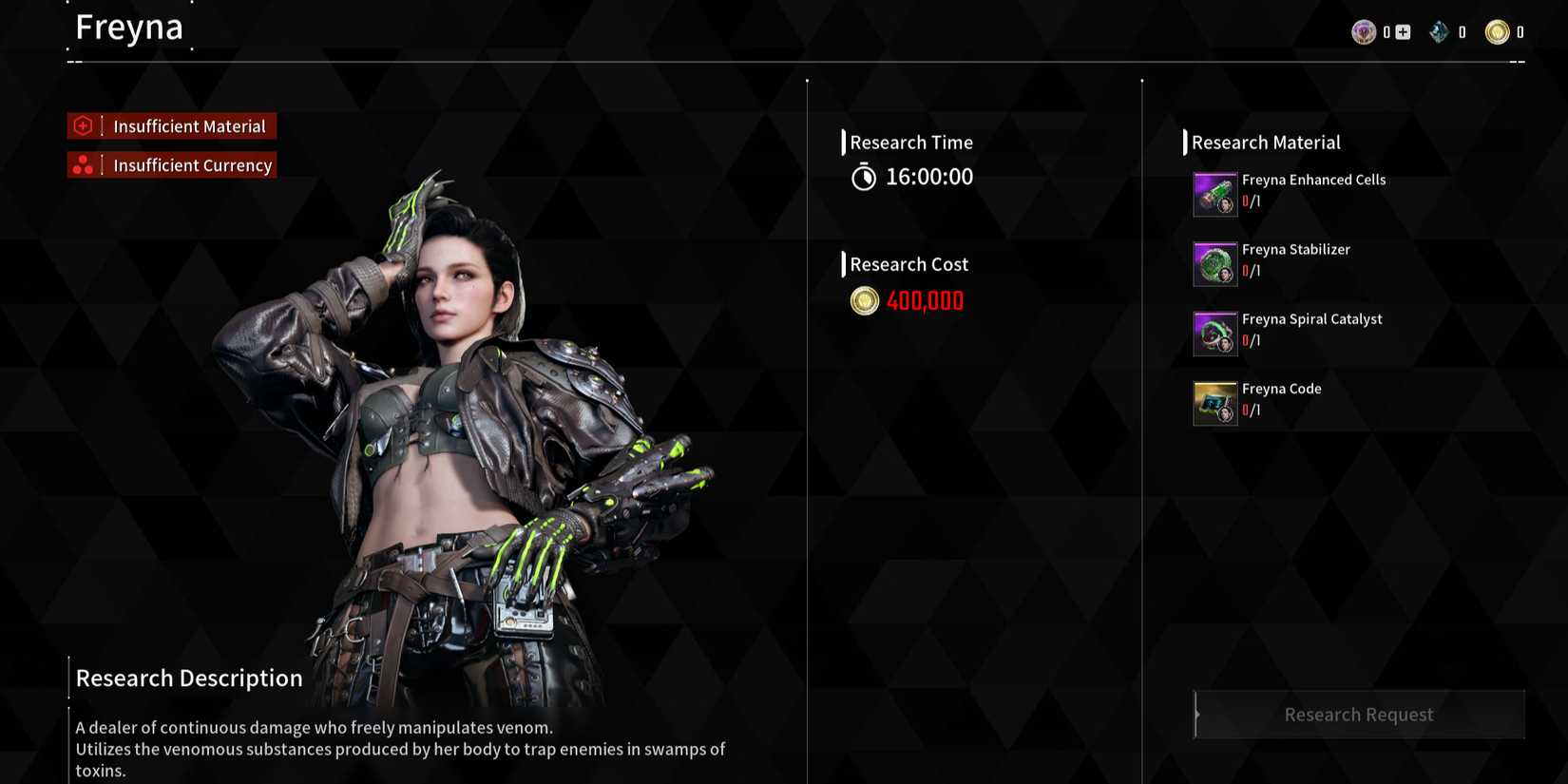Select the Freyna title header
1568x784 pixels.
129,27
